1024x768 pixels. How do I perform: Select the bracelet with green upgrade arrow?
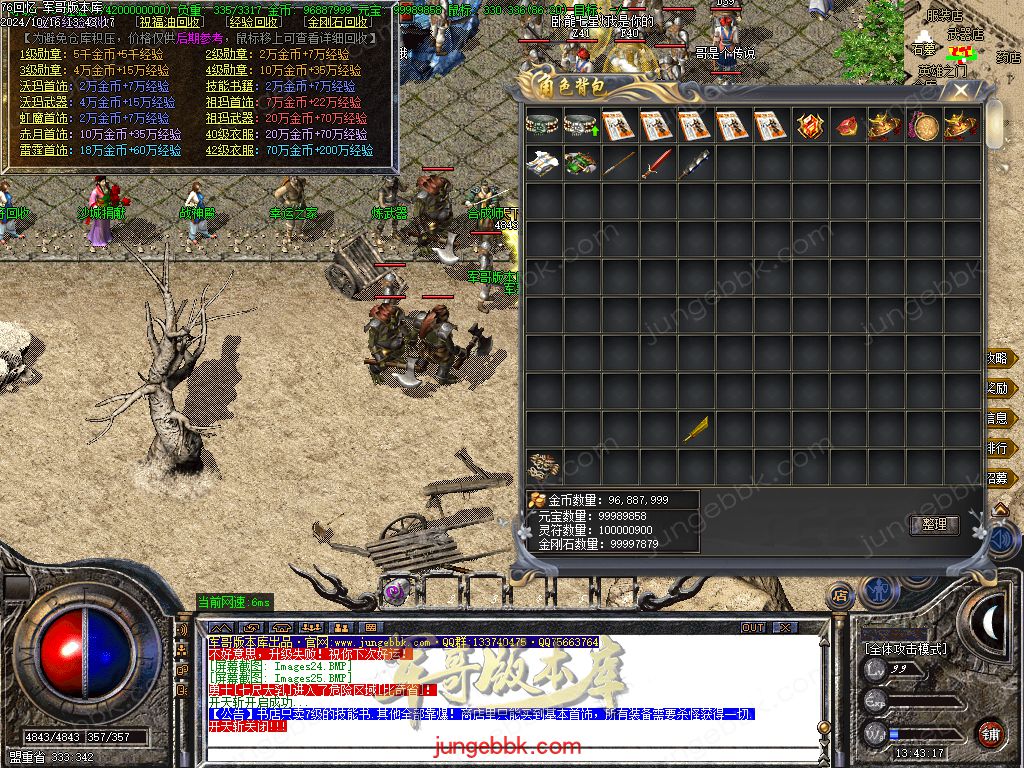[x=581, y=126]
